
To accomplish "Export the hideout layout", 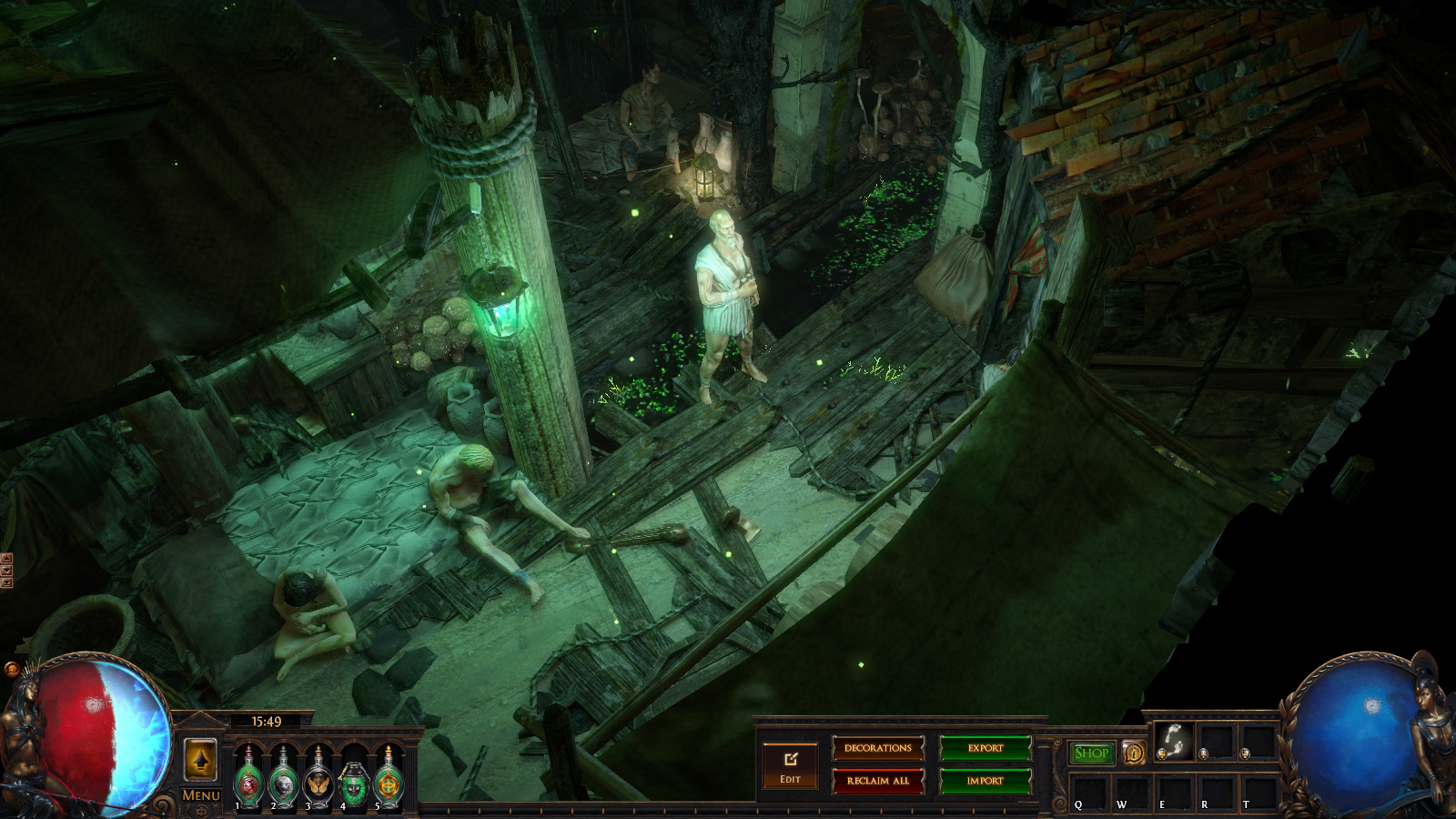I will tap(986, 748).
